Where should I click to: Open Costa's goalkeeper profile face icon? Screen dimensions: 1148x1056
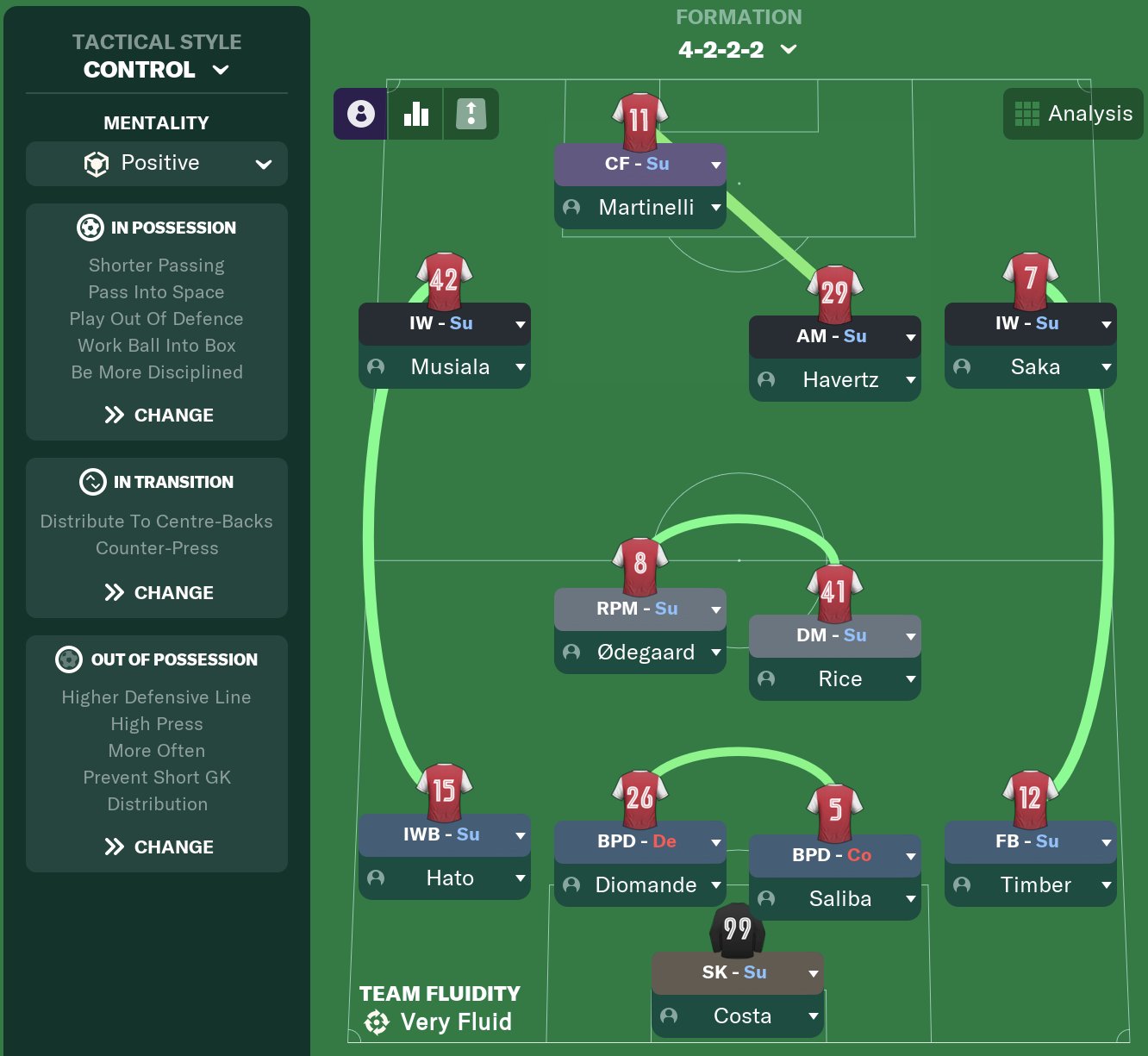(x=670, y=1015)
